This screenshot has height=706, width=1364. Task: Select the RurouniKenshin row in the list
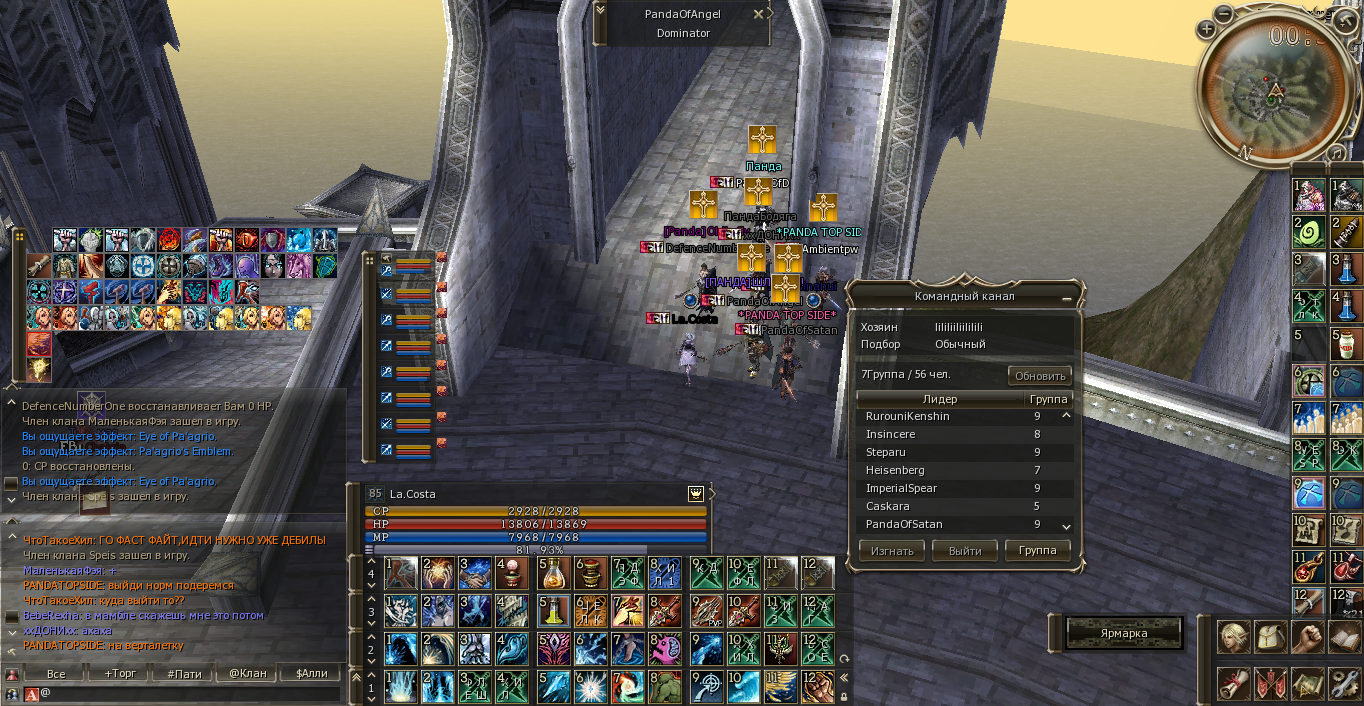(x=907, y=416)
